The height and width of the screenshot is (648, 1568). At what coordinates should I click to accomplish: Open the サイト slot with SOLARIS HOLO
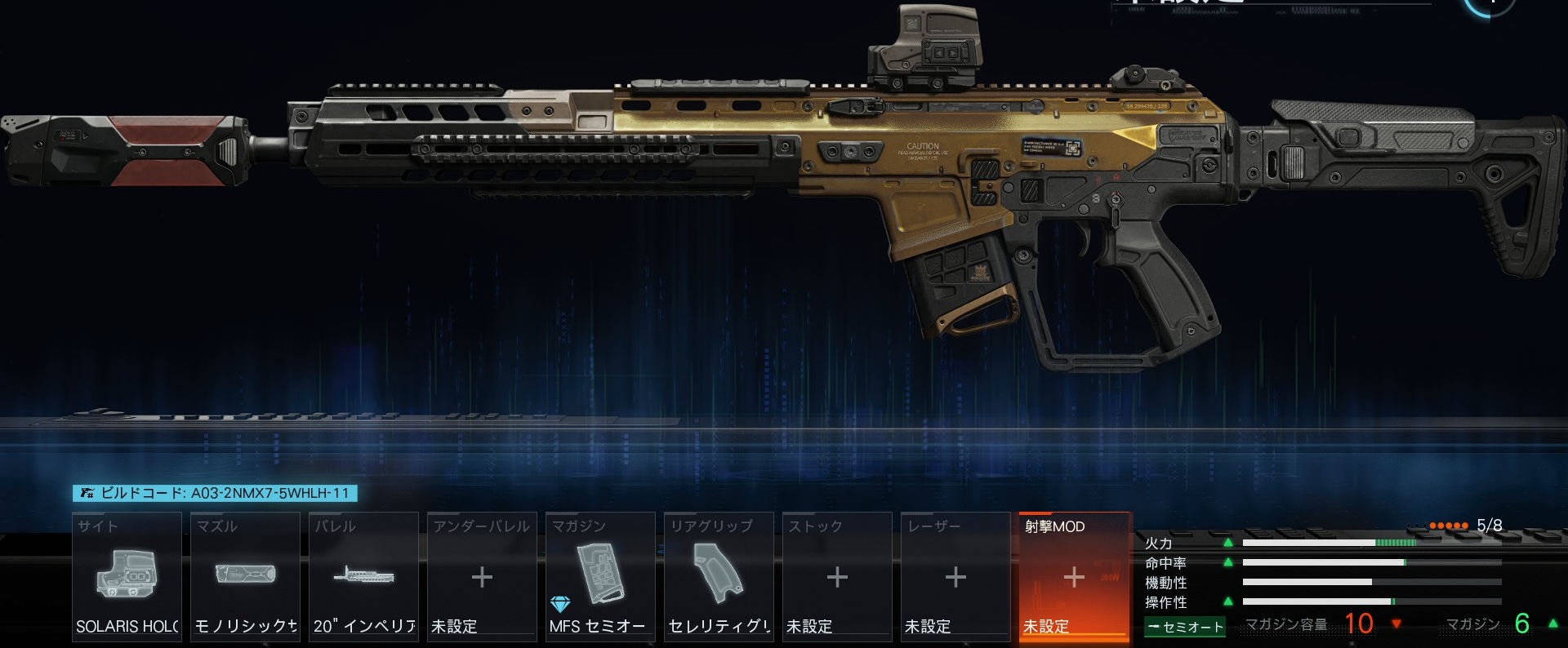(127, 576)
